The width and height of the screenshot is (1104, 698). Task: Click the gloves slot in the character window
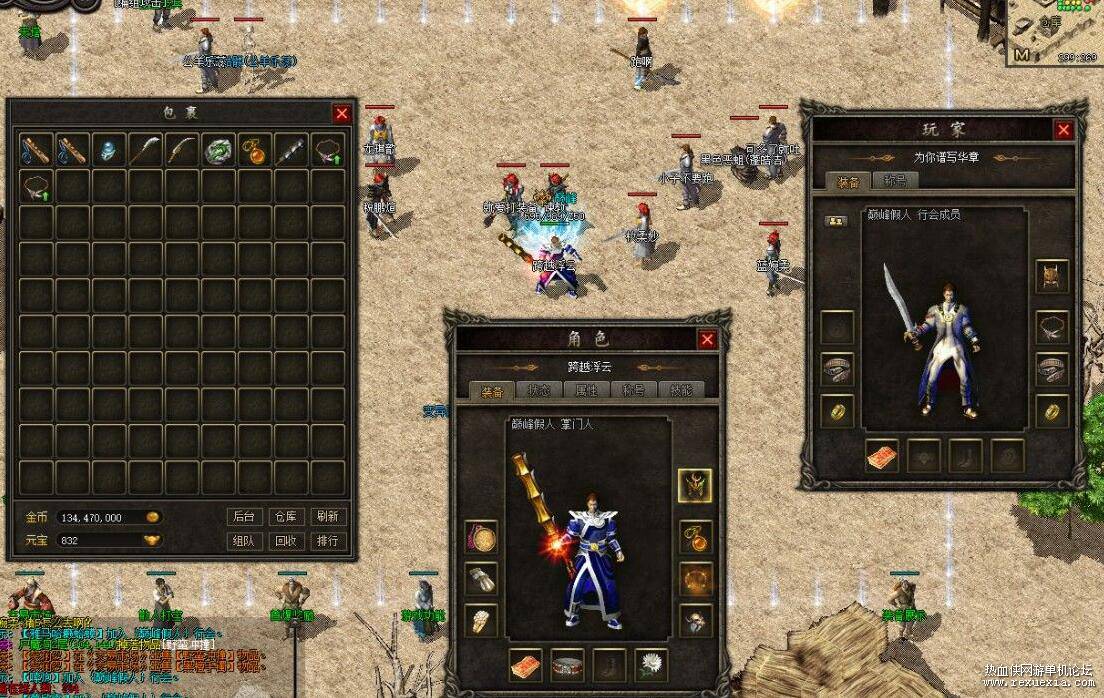tap(481, 579)
